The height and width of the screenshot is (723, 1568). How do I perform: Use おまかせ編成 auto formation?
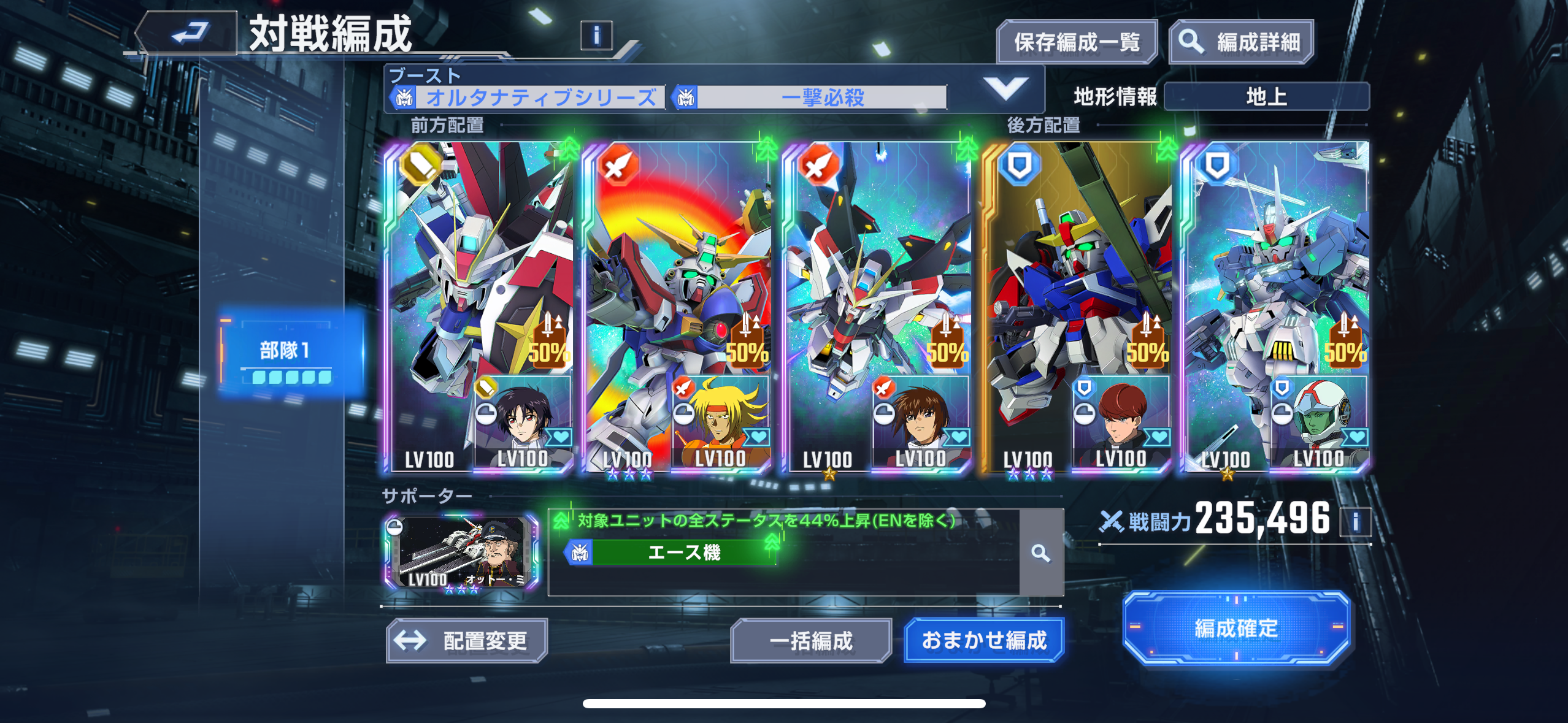pos(984,641)
